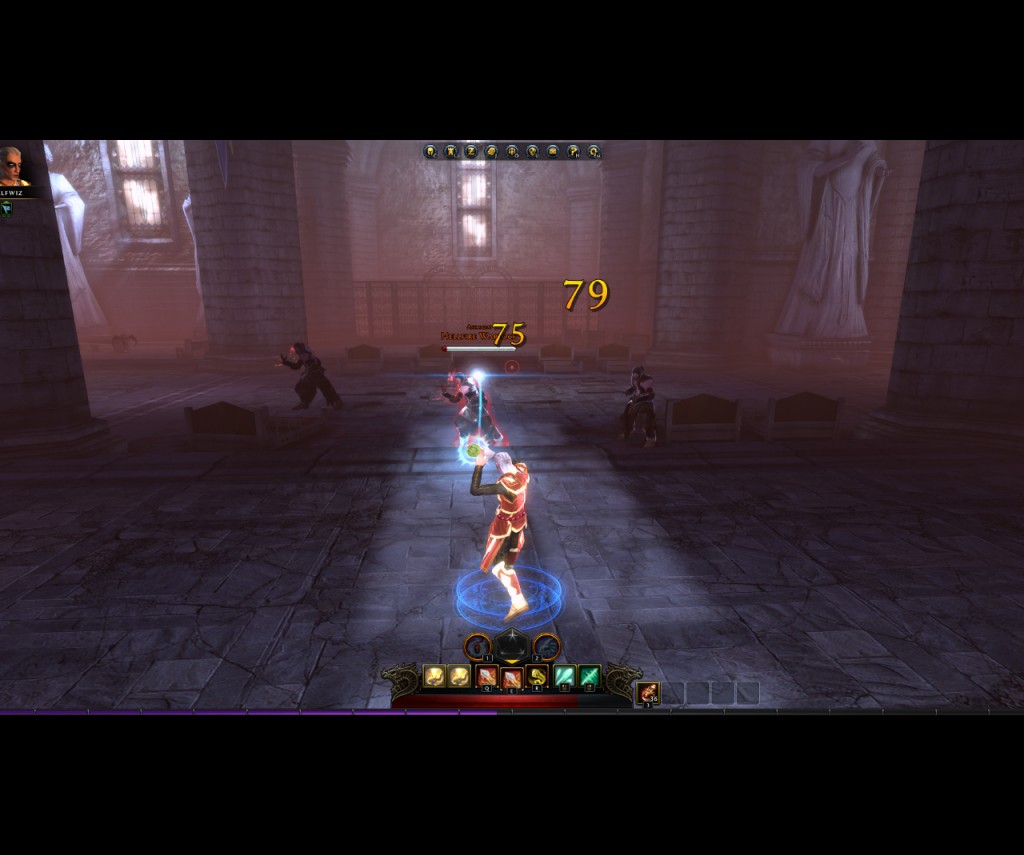The height and width of the screenshot is (855, 1024).
Task: Use the red potion item with 36 count
Action: pos(648,692)
